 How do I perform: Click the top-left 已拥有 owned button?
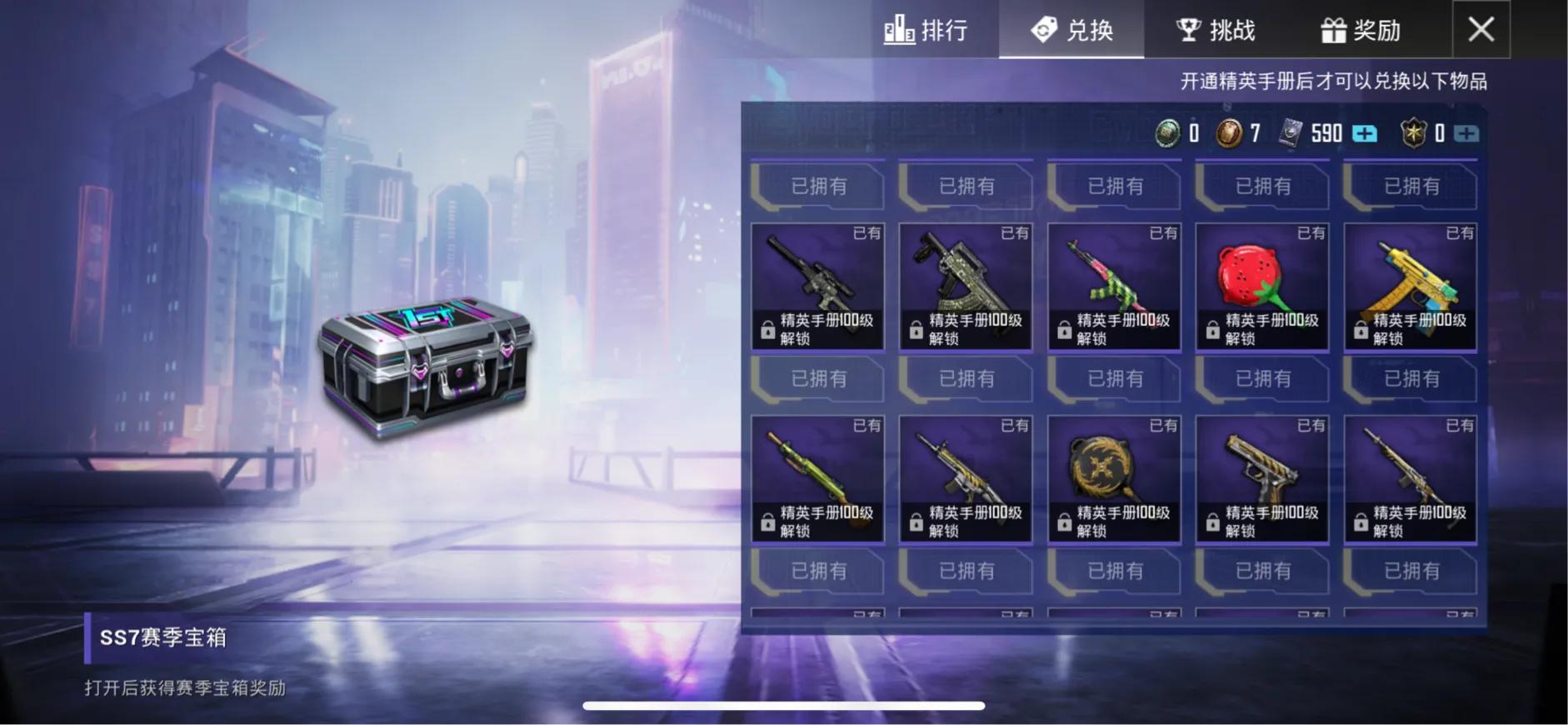point(817,187)
